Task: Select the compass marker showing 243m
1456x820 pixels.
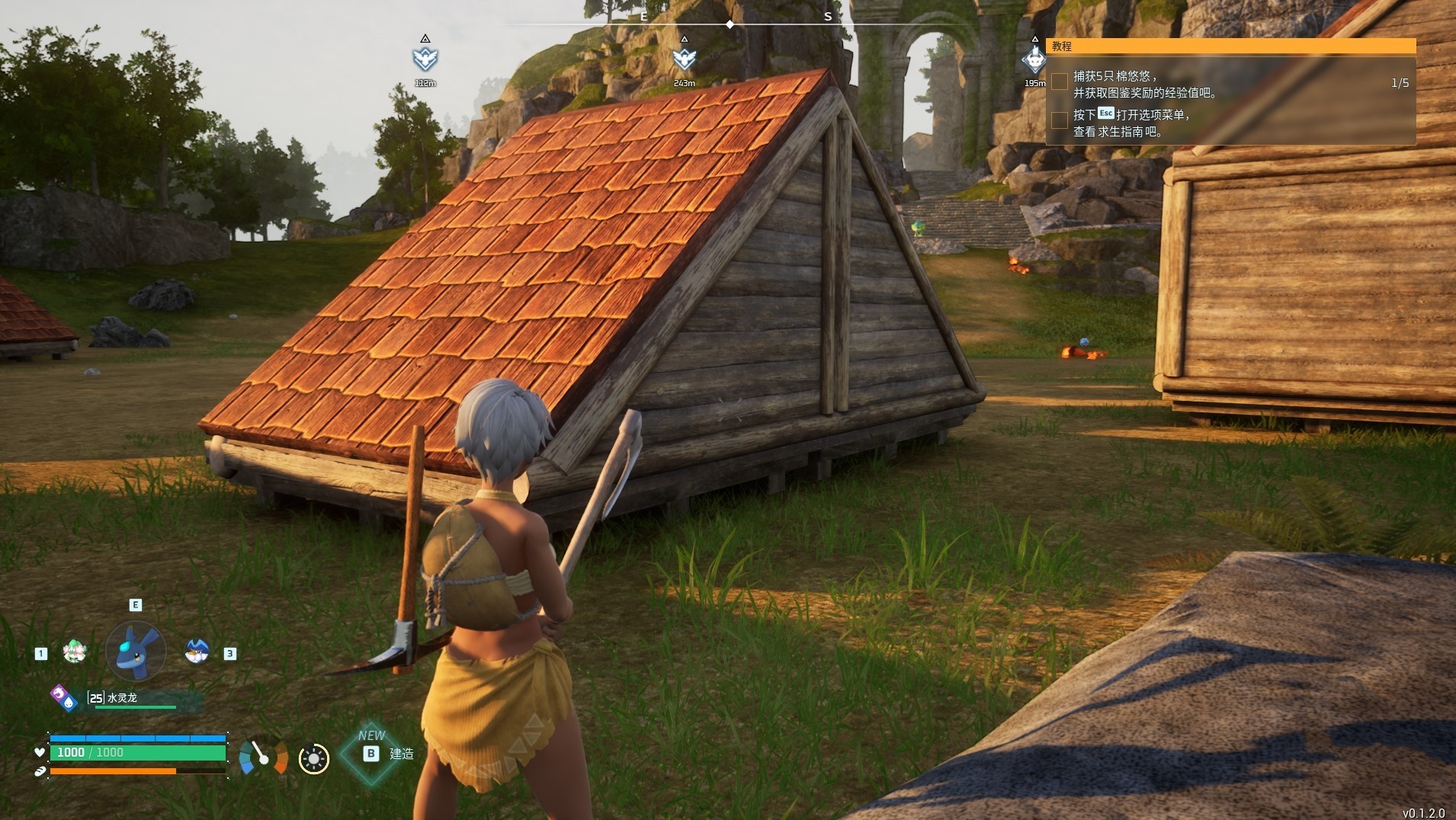Action: (684, 59)
